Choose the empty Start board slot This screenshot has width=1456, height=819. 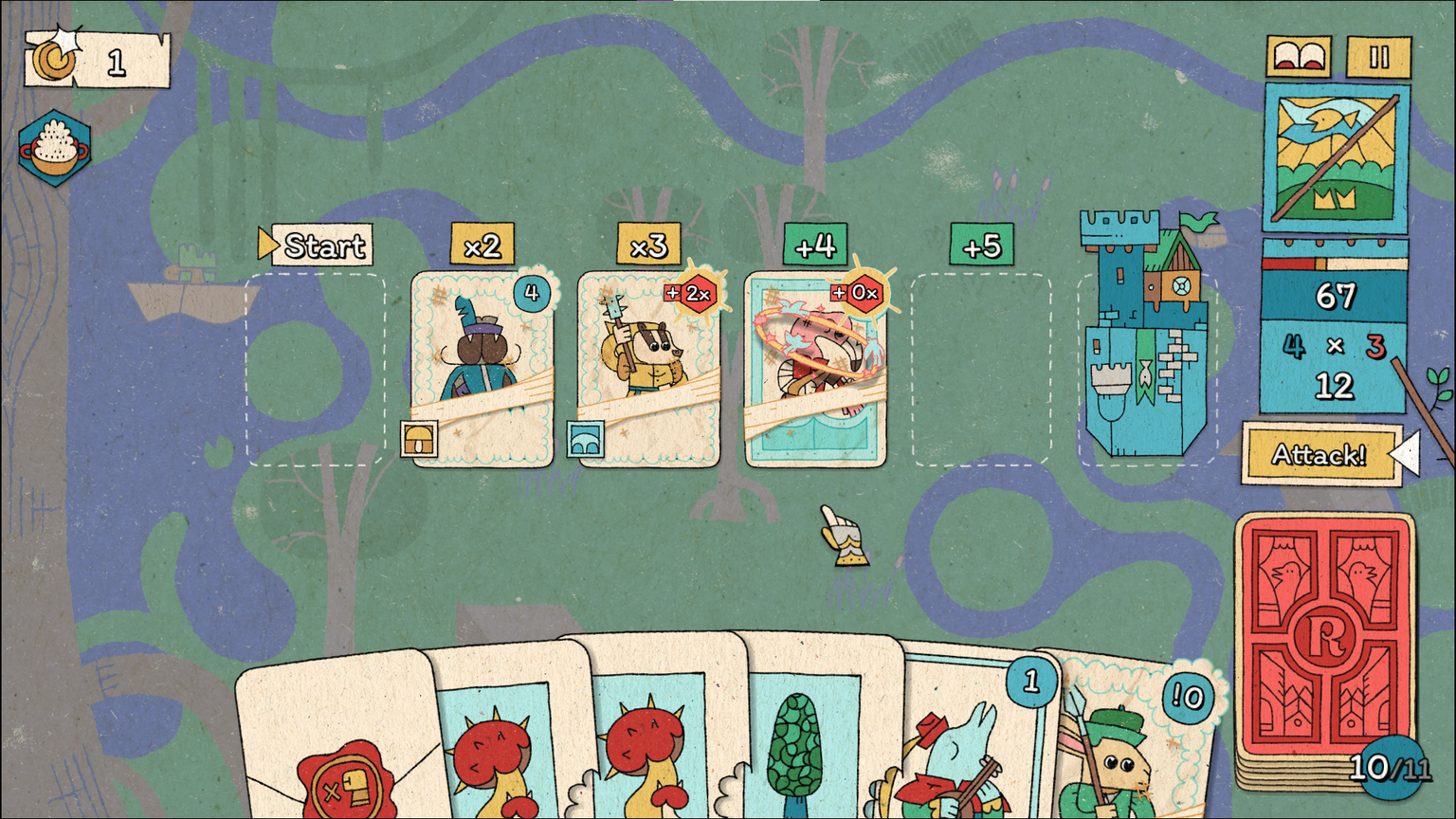(316, 370)
